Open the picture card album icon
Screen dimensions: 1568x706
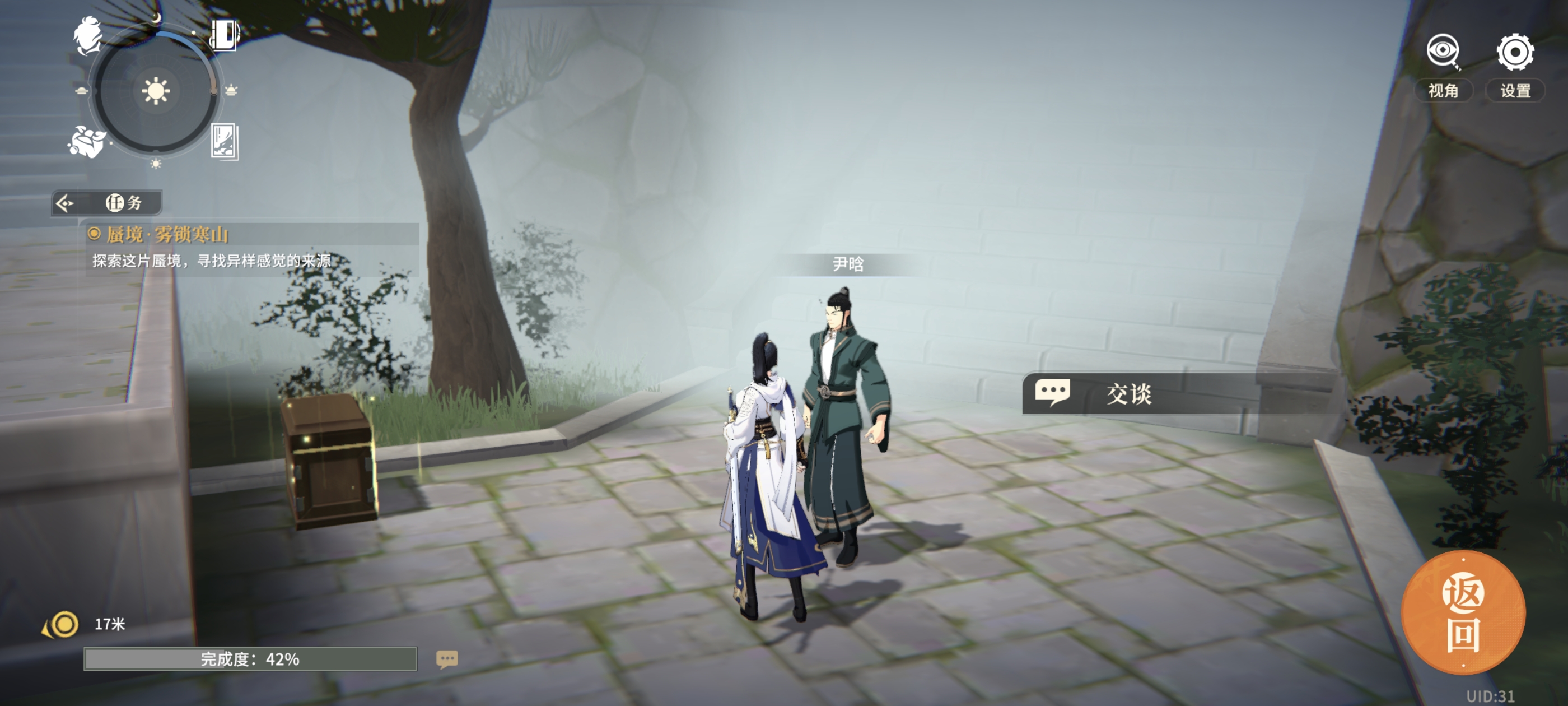224,141
